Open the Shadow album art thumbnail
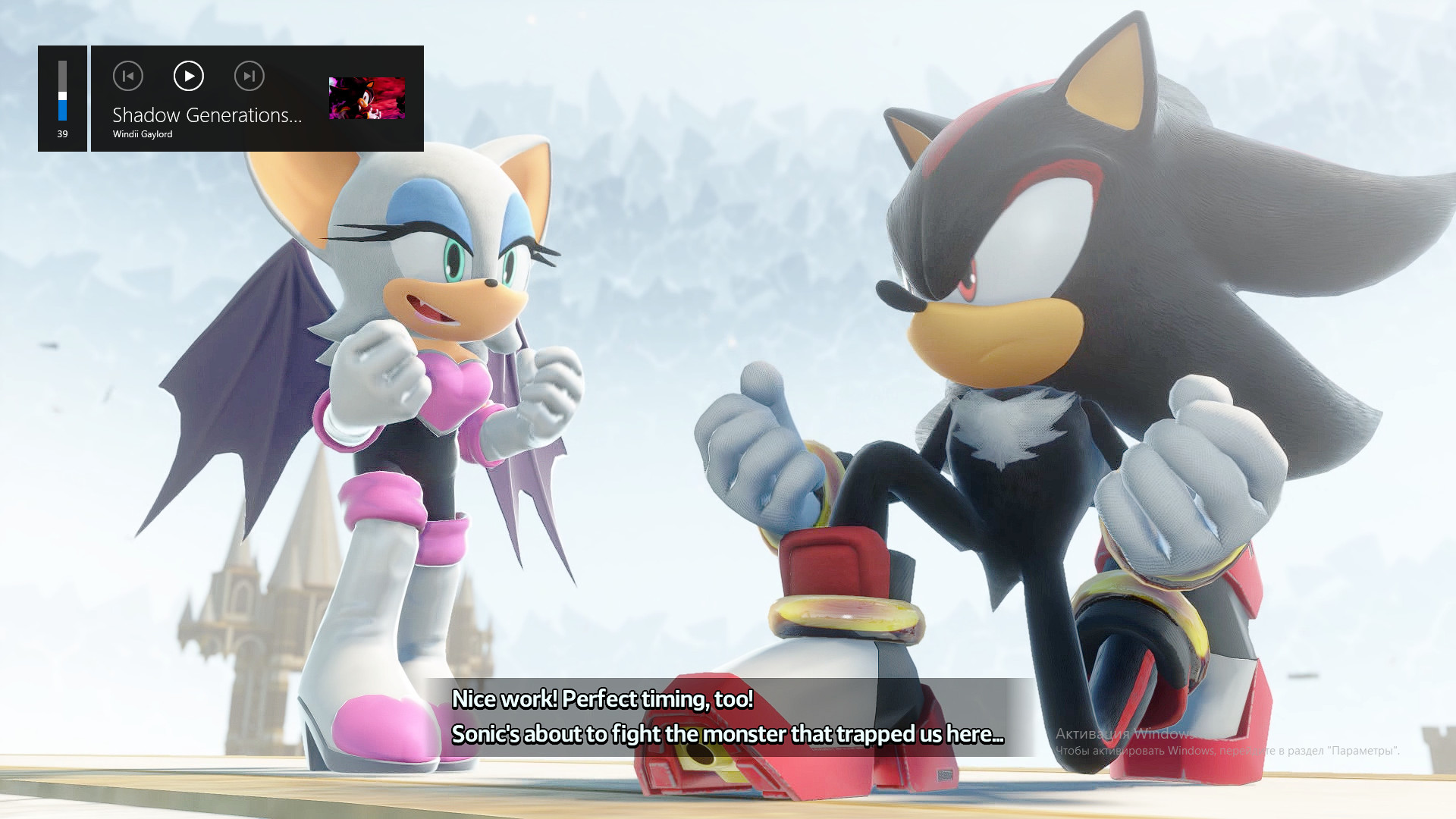The height and width of the screenshot is (819, 1456). pyautogui.click(x=367, y=99)
